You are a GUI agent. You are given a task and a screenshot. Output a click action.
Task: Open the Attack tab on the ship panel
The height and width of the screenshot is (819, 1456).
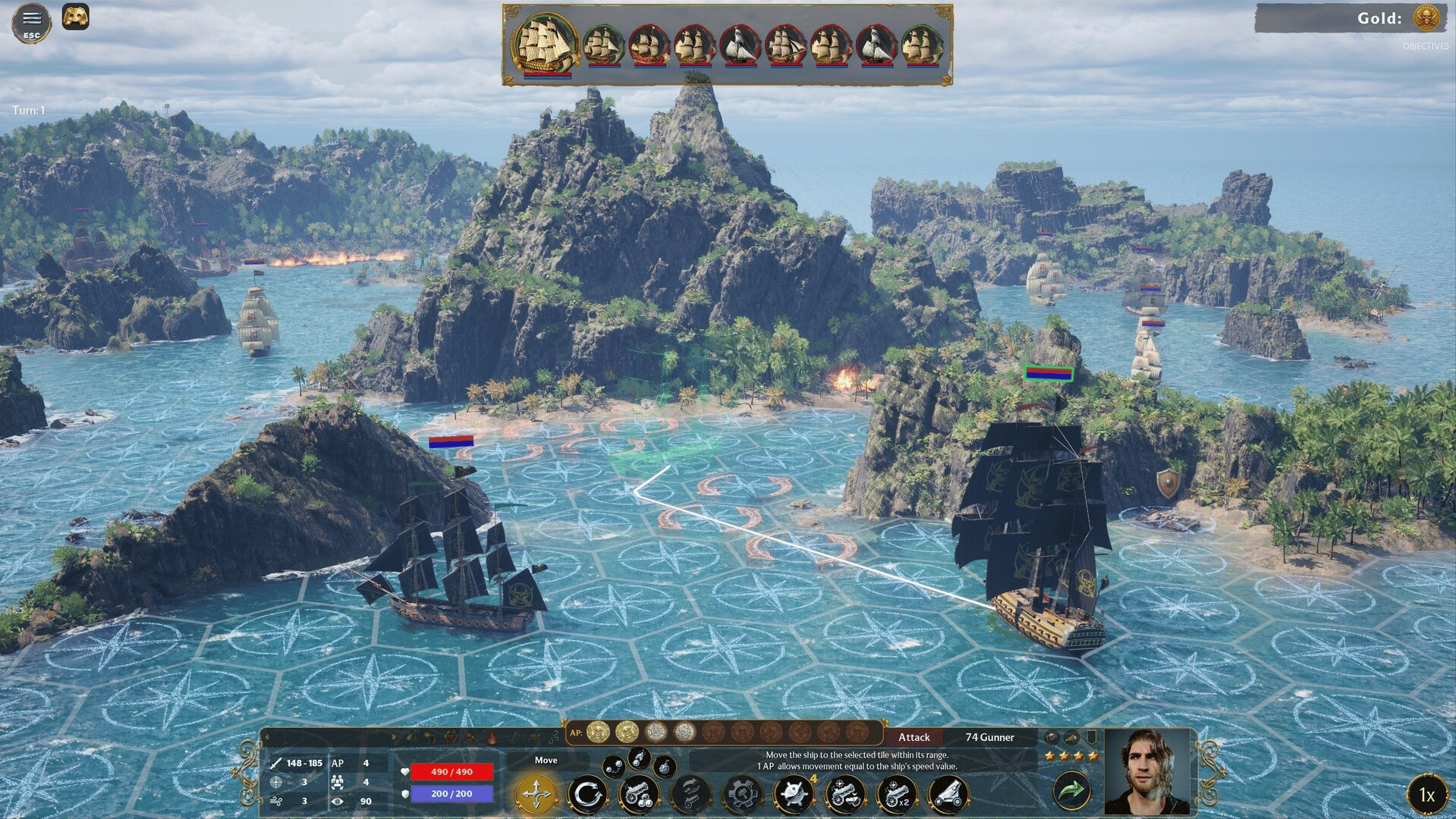point(914,737)
